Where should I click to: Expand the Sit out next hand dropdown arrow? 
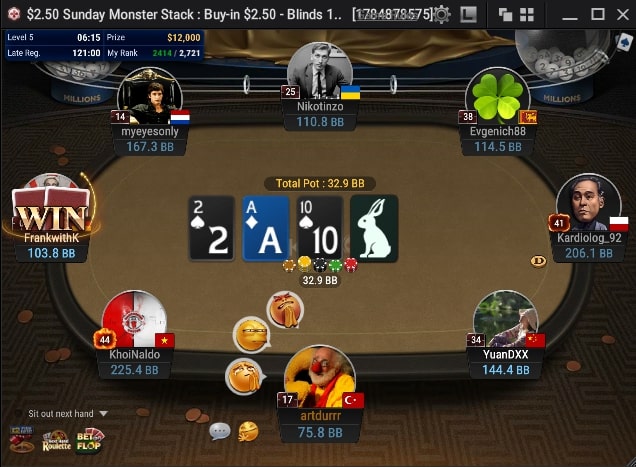(103, 413)
